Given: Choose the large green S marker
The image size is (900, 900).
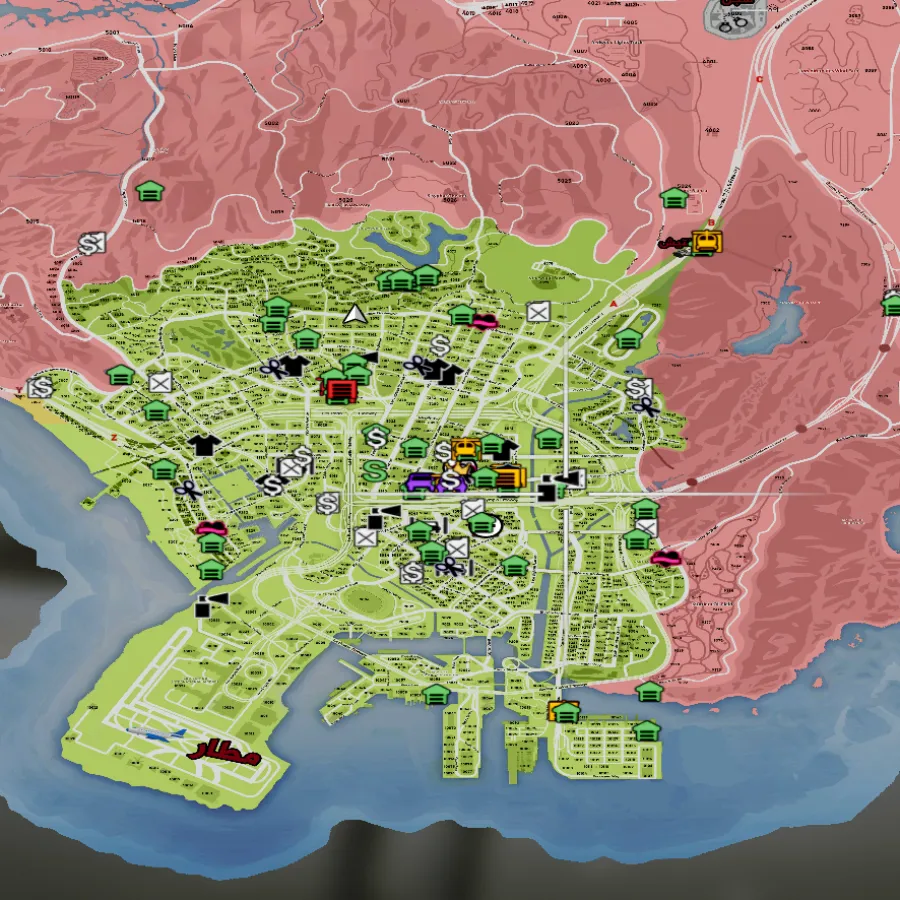Looking at the screenshot, I should click(376, 466).
